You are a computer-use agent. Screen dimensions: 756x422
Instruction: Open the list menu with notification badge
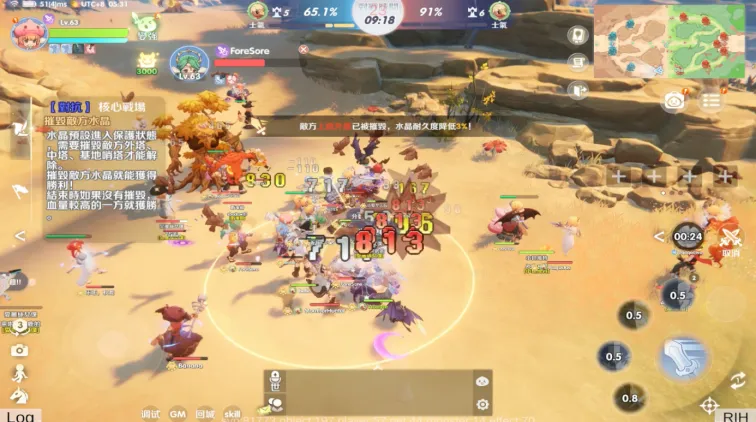[711, 100]
